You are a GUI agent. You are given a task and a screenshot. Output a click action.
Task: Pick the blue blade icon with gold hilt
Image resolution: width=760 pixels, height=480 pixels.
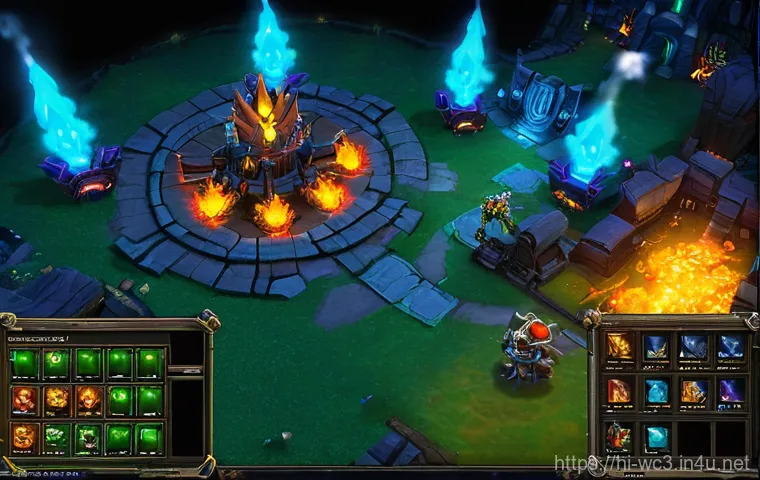tap(657, 346)
